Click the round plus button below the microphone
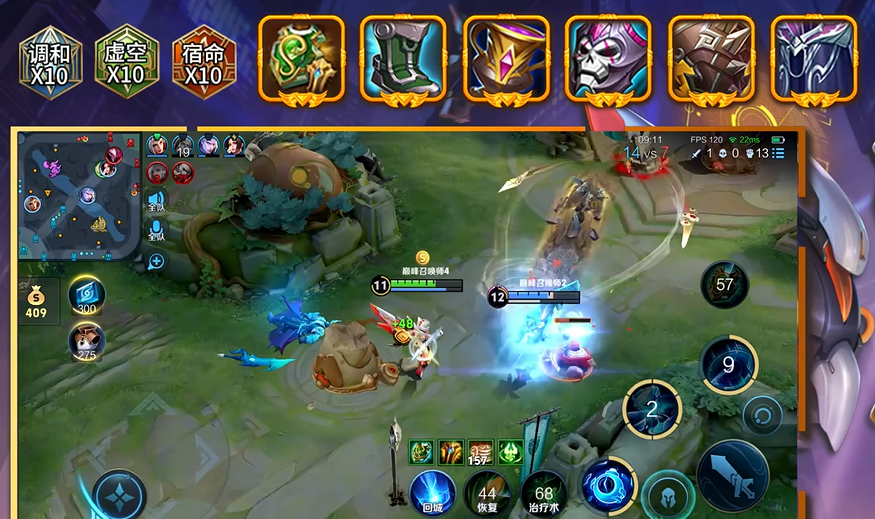This screenshot has width=875, height=519. click(156, 262)
